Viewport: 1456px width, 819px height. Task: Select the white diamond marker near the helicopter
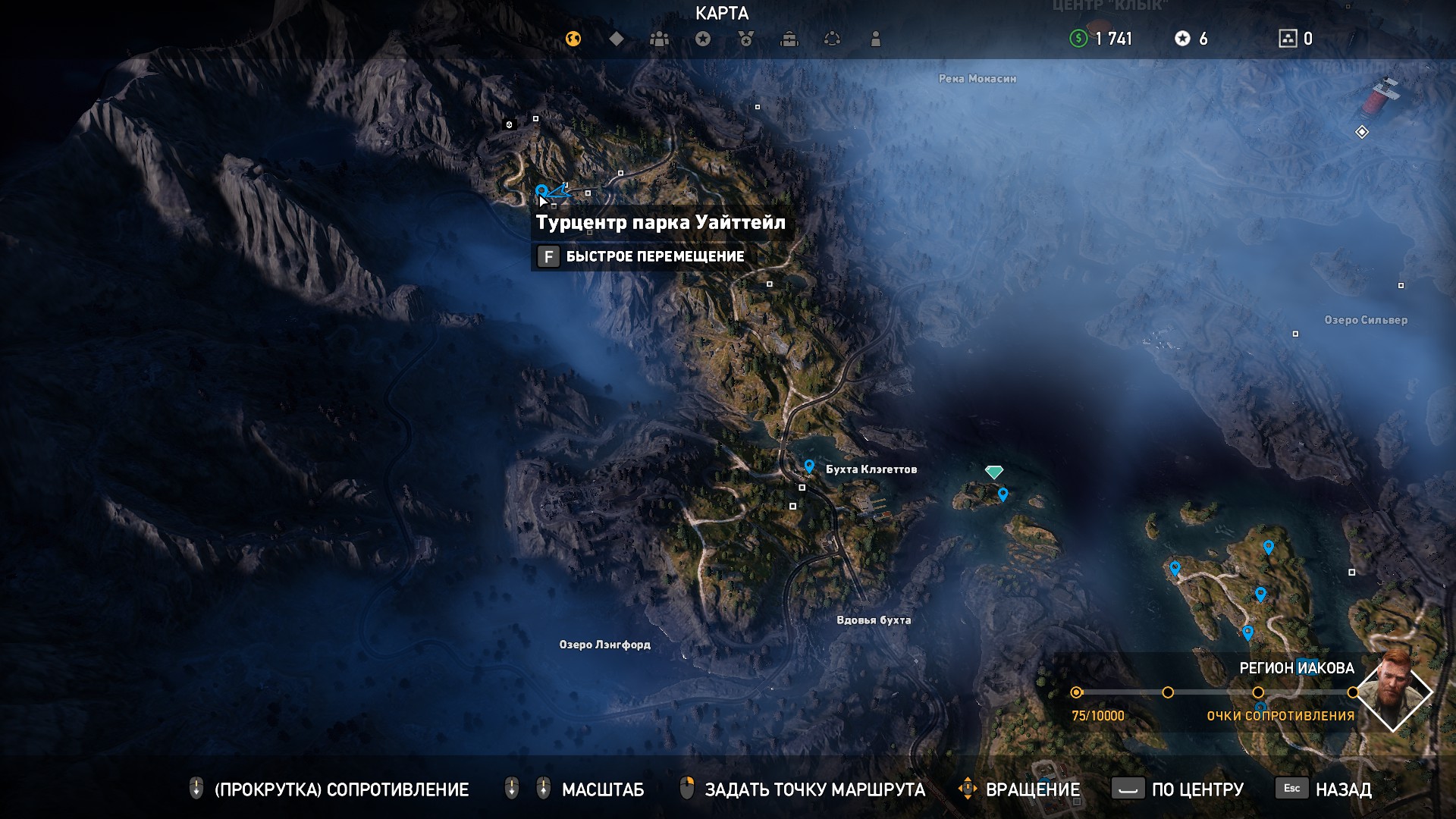coord(1362,133)
